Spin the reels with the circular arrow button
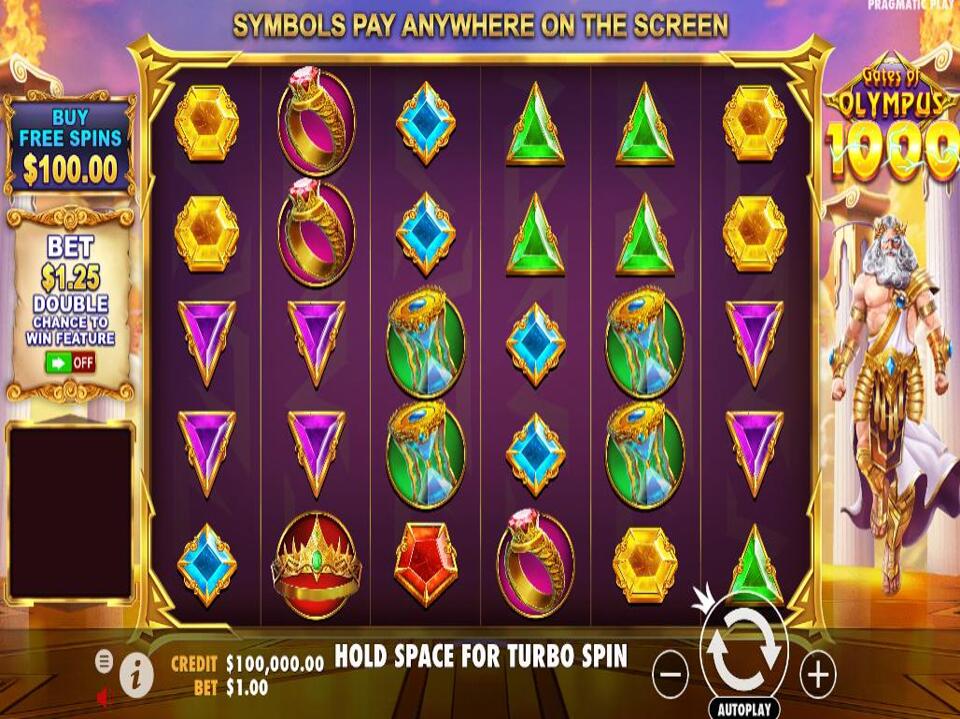The height and width of the screenshot is (719, 960). [x=744, y=648]
